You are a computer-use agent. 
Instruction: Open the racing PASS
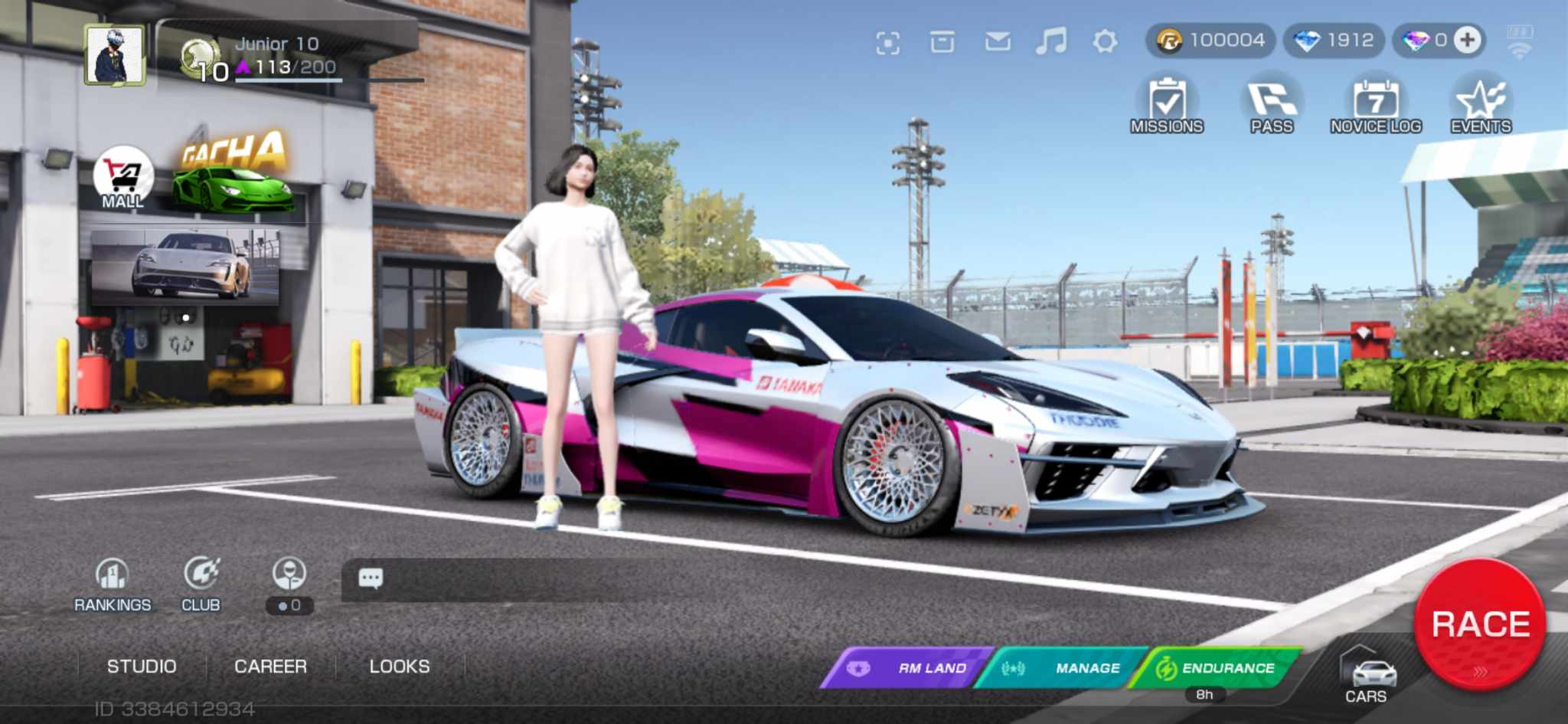click(x=1272, y=106)
